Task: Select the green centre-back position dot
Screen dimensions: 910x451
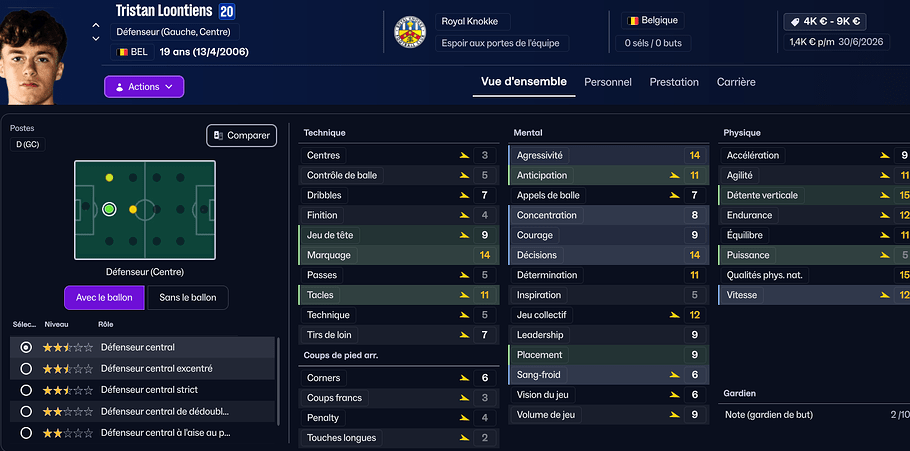Action: point(109,209)
